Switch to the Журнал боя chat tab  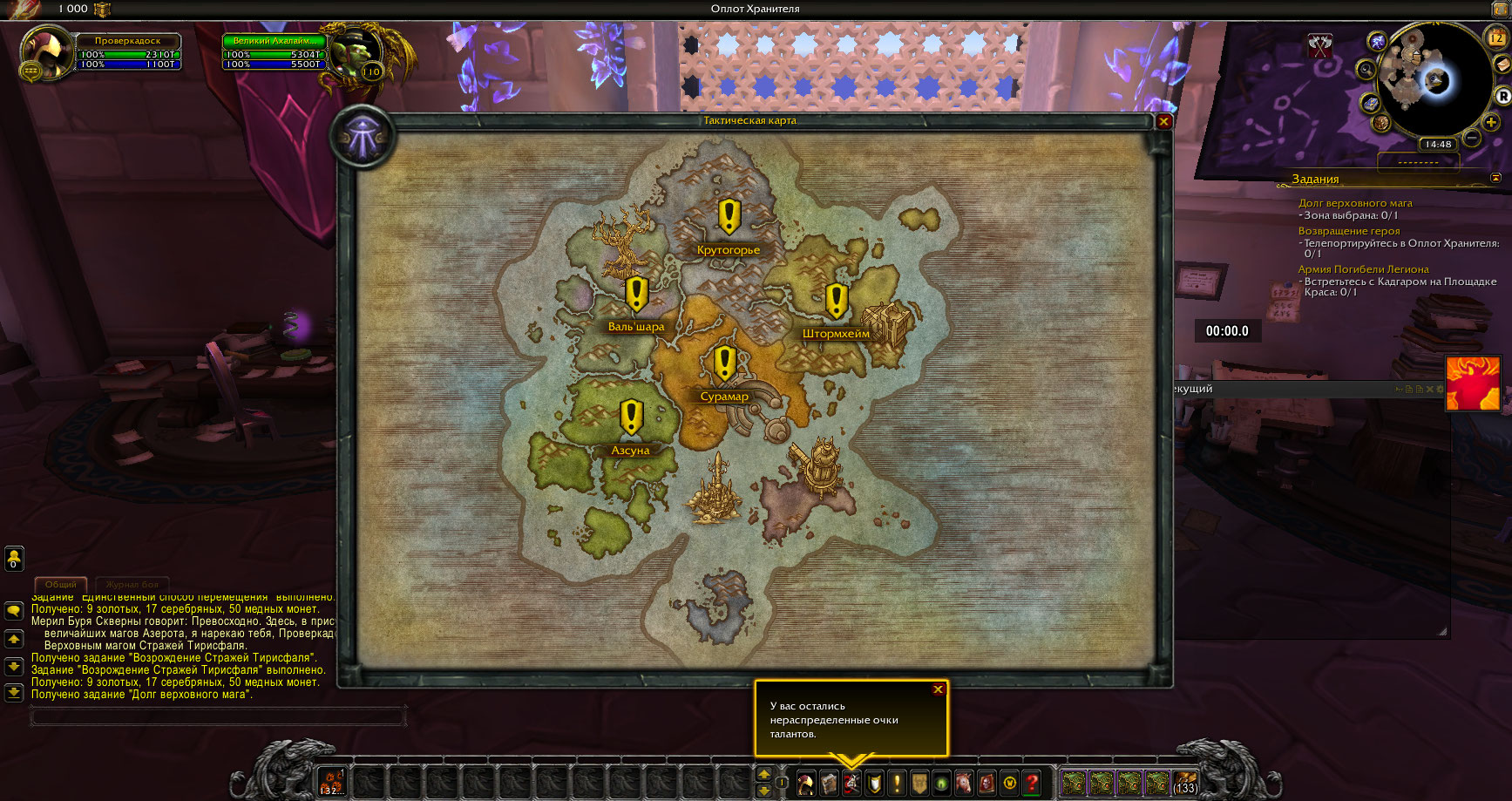click(132, 585)
